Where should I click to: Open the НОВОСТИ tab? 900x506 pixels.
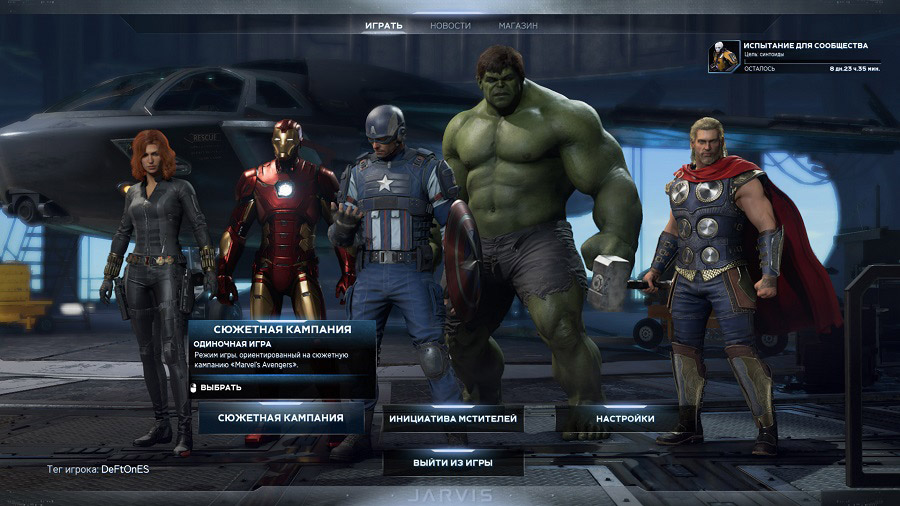point(450,25)
